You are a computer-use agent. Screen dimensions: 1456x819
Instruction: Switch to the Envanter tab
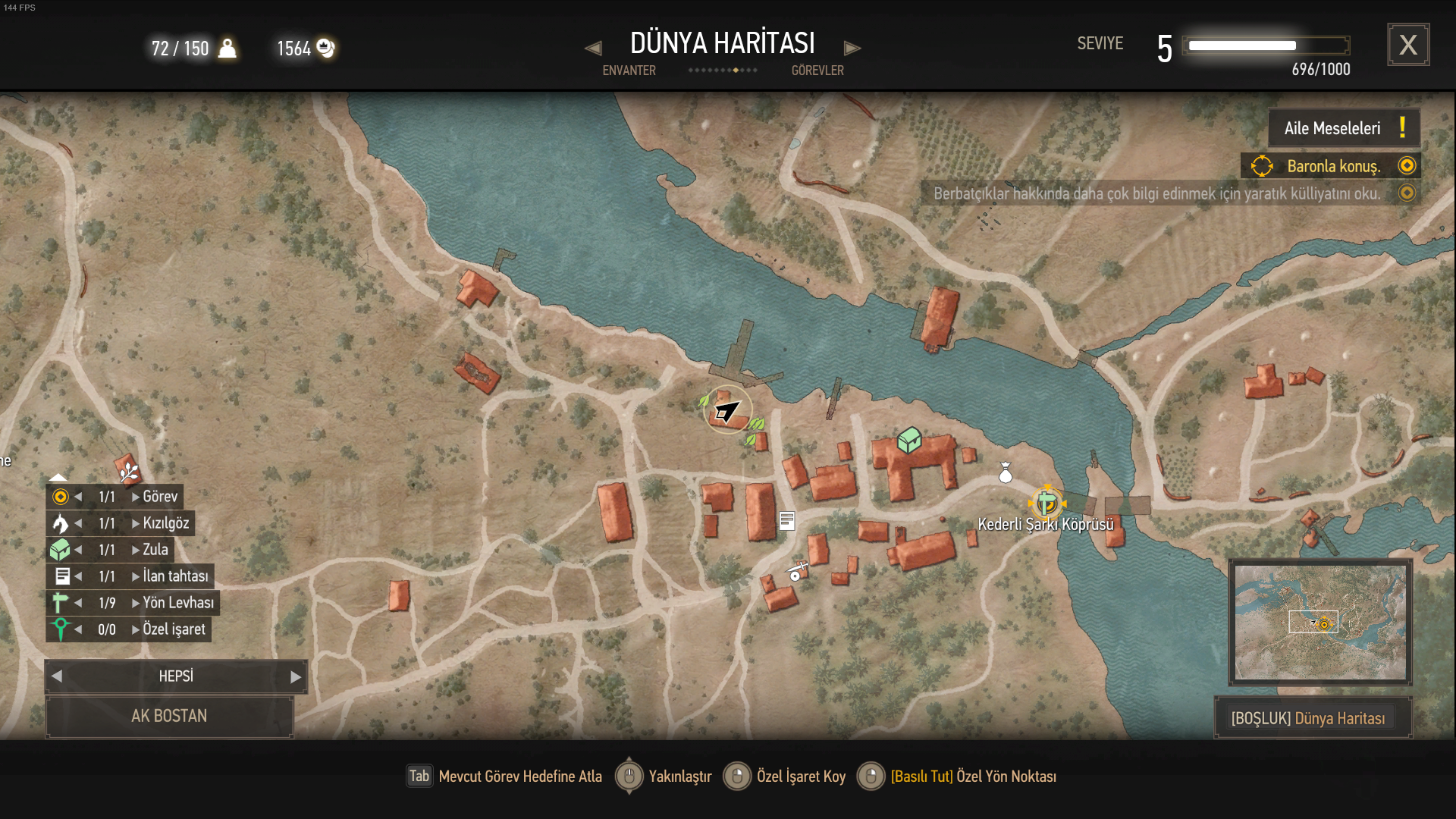pyautogui.click(x=629, y=71)
